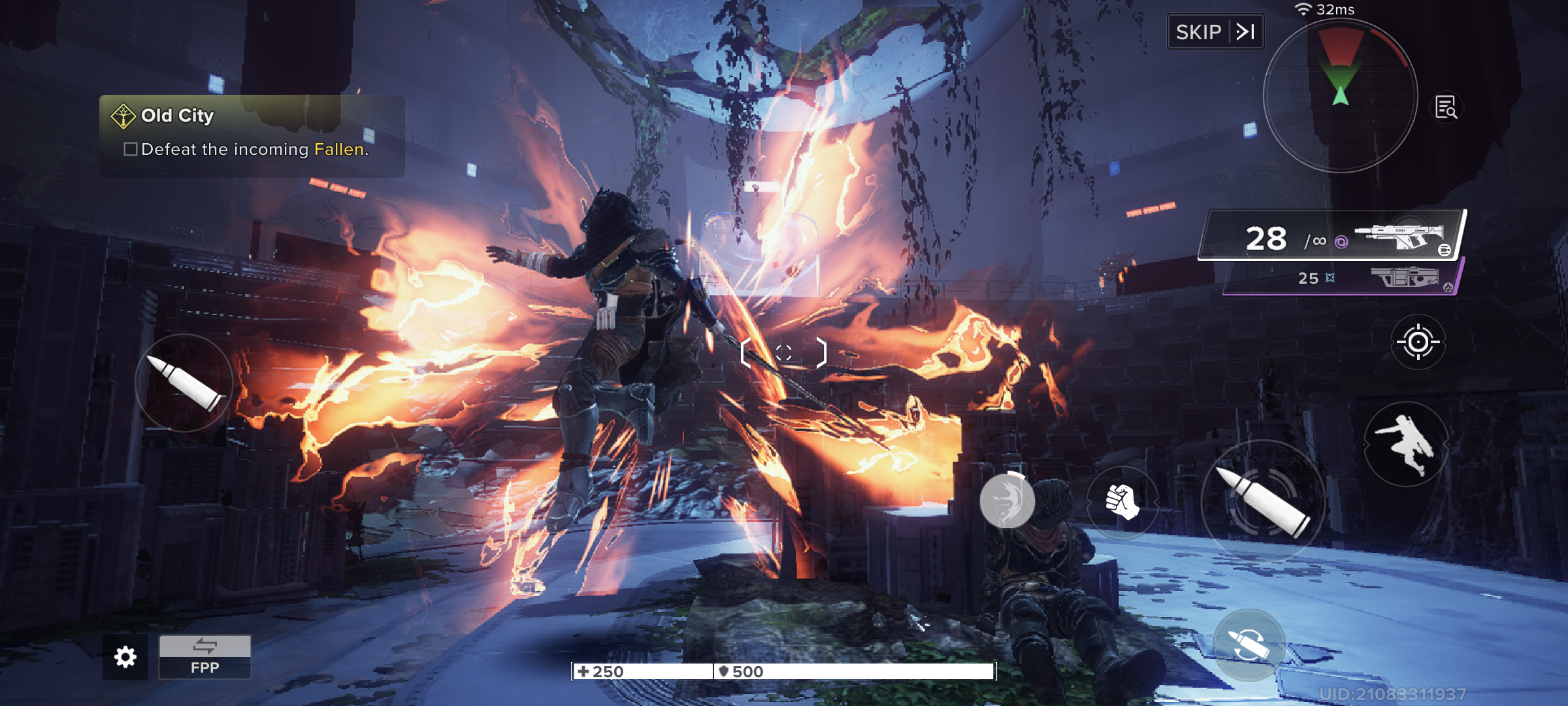Open the Old City objective tracker
Image resolution: width=1568 pixels, height=706 pixels.
point(252,135)
